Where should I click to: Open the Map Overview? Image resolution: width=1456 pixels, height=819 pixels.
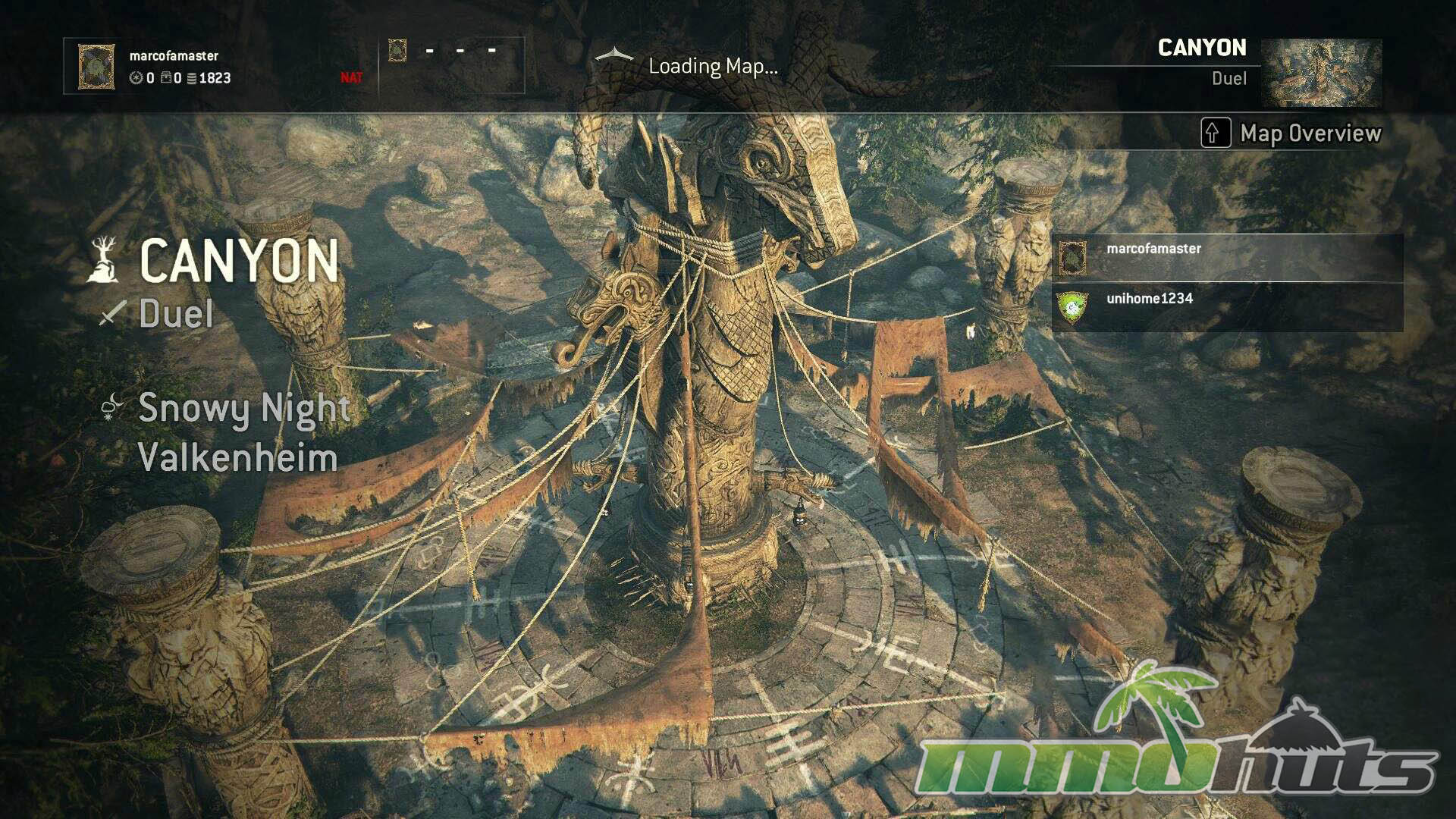click(x=1291, y=133)
